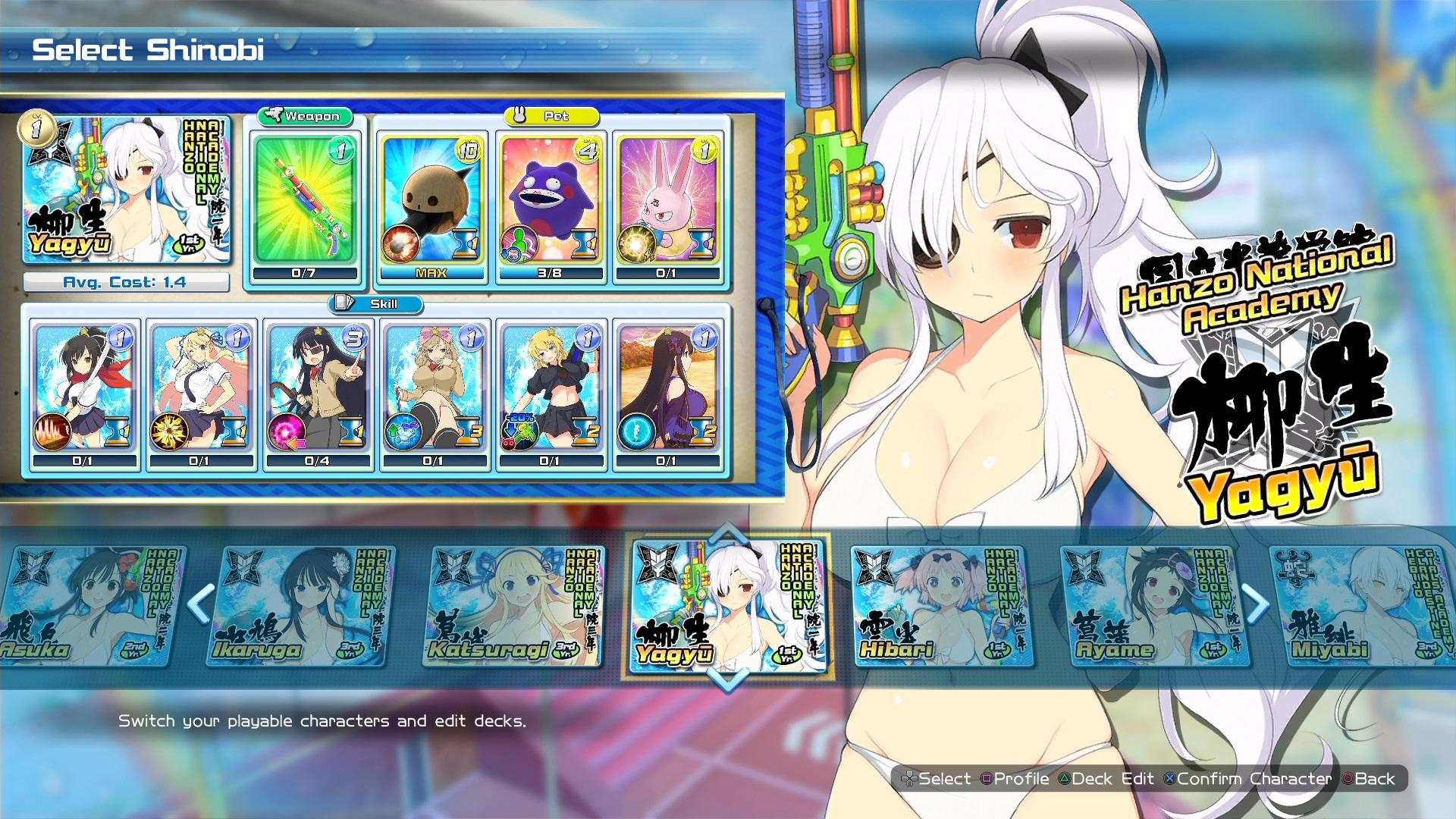Pick the Katsuragi character card

tap(514, 607)
